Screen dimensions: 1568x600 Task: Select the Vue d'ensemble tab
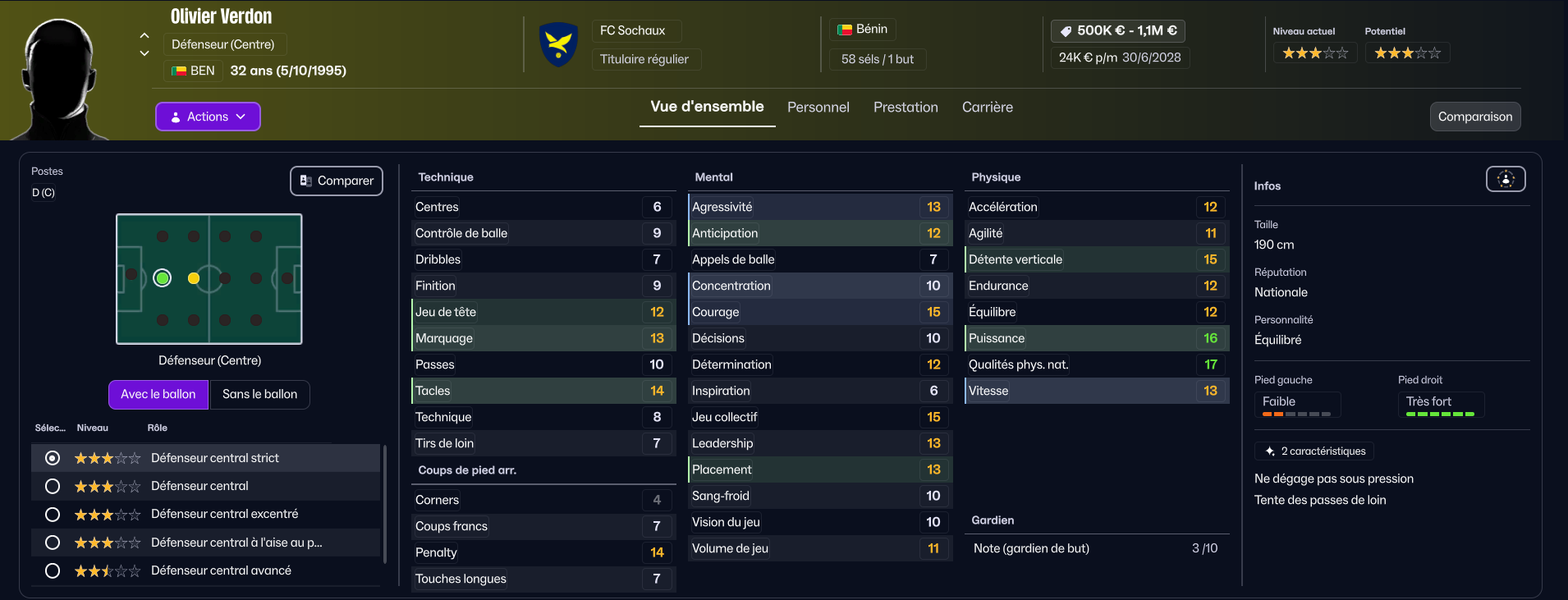point(707,107)
